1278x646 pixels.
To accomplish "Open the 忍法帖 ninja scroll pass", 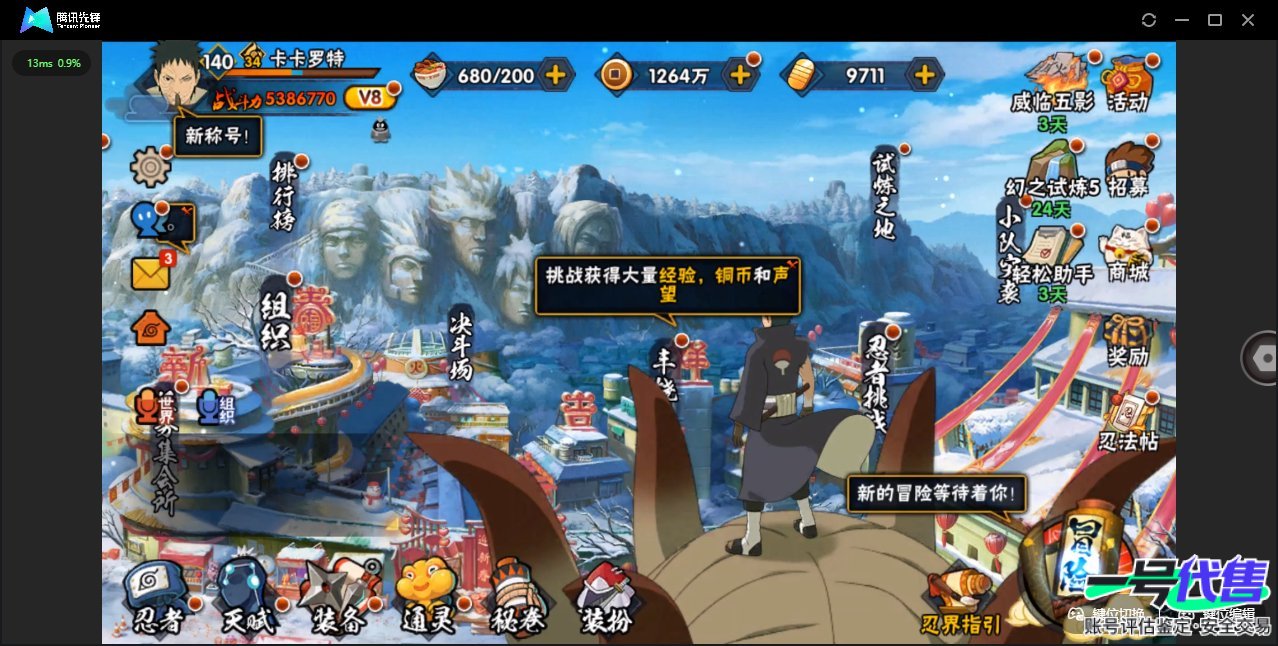I will tap(1129, 425).
